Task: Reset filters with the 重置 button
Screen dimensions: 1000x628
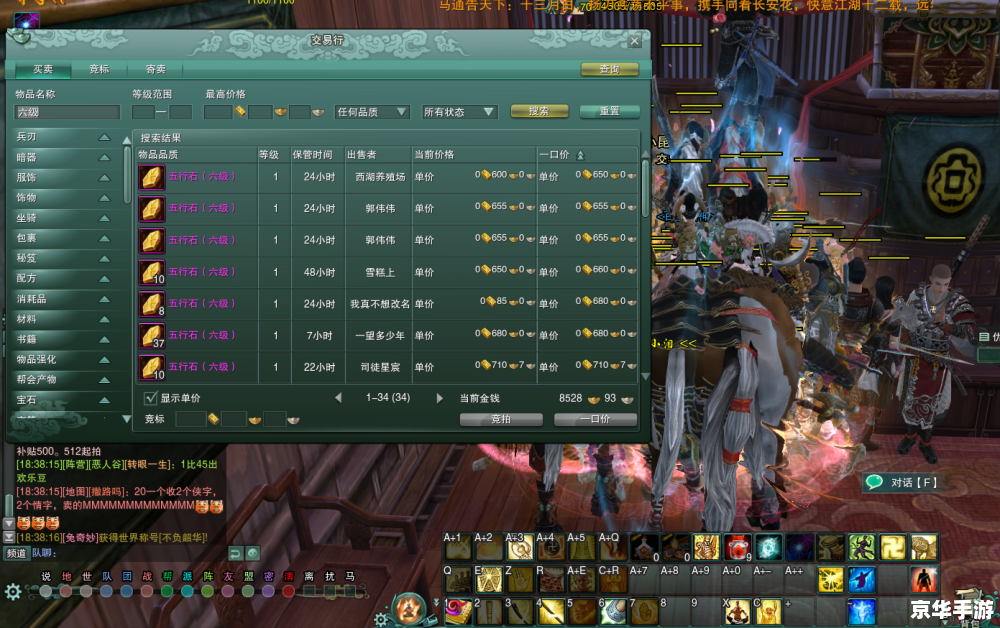Action: 609,111
